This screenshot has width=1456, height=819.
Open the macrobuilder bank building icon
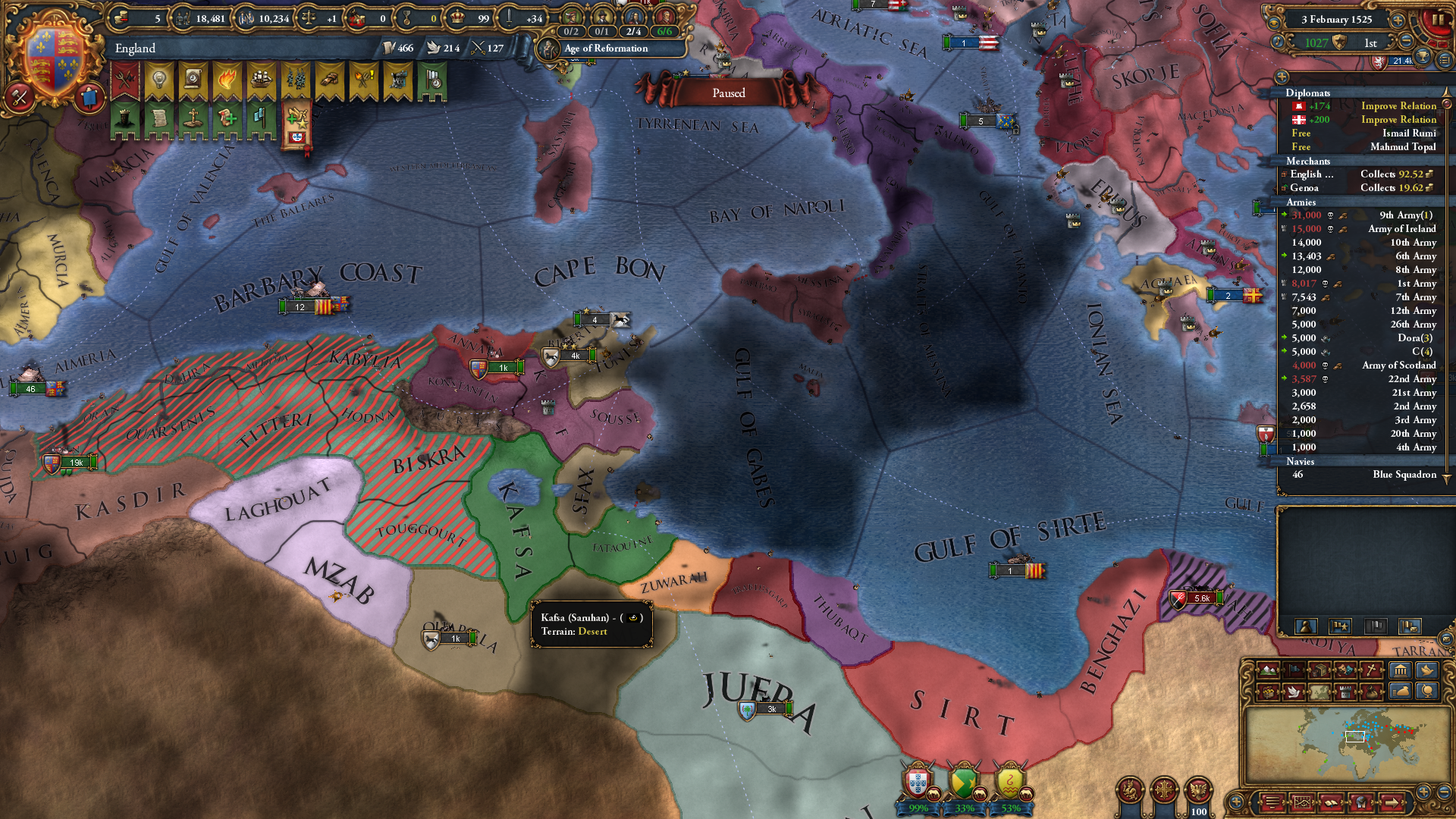coord(1399,671)
